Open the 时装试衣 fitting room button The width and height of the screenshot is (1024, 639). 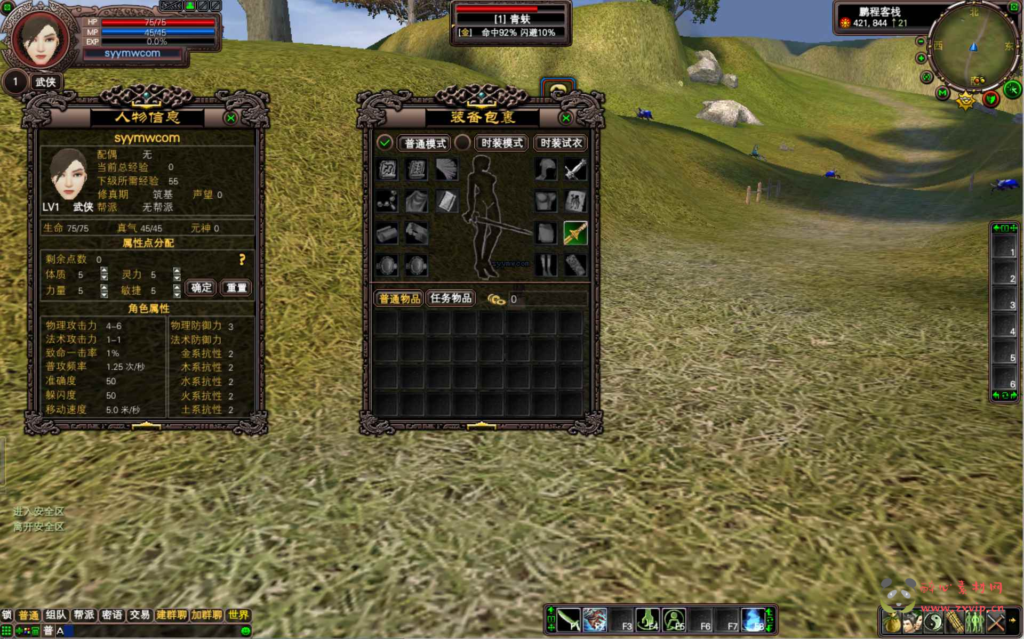(x=560, y=143)
